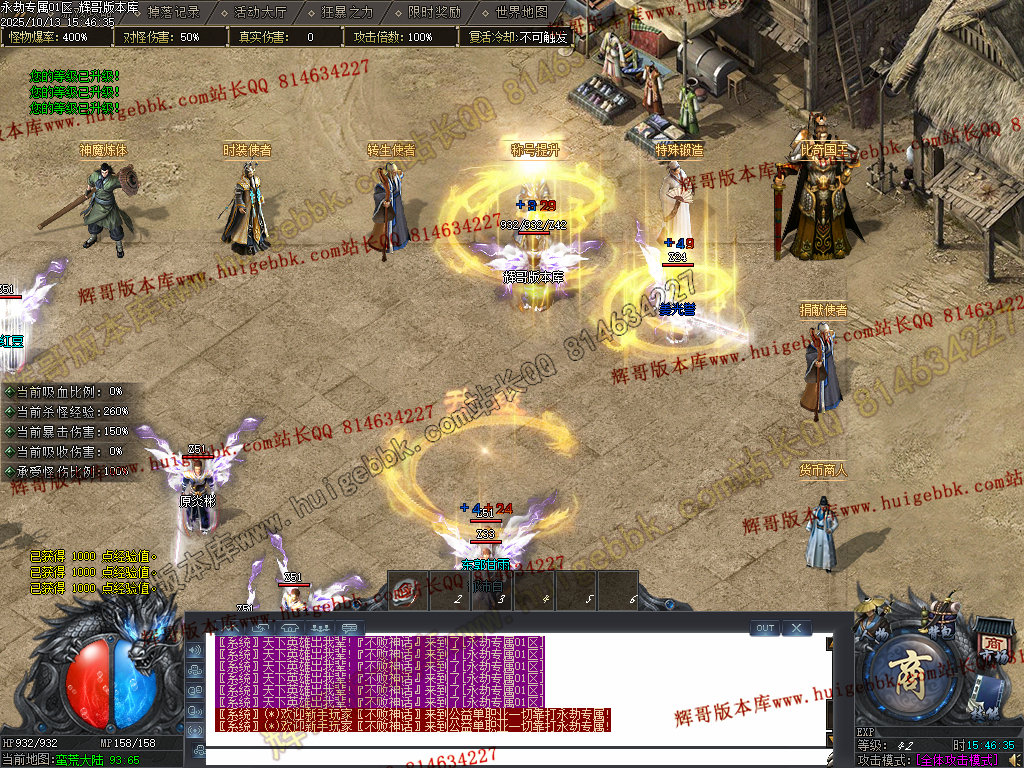Open the 限时奖励 timed rewards
This screenshot has height=768, width=1024.
pyautogui.click(x=435, y=13)
